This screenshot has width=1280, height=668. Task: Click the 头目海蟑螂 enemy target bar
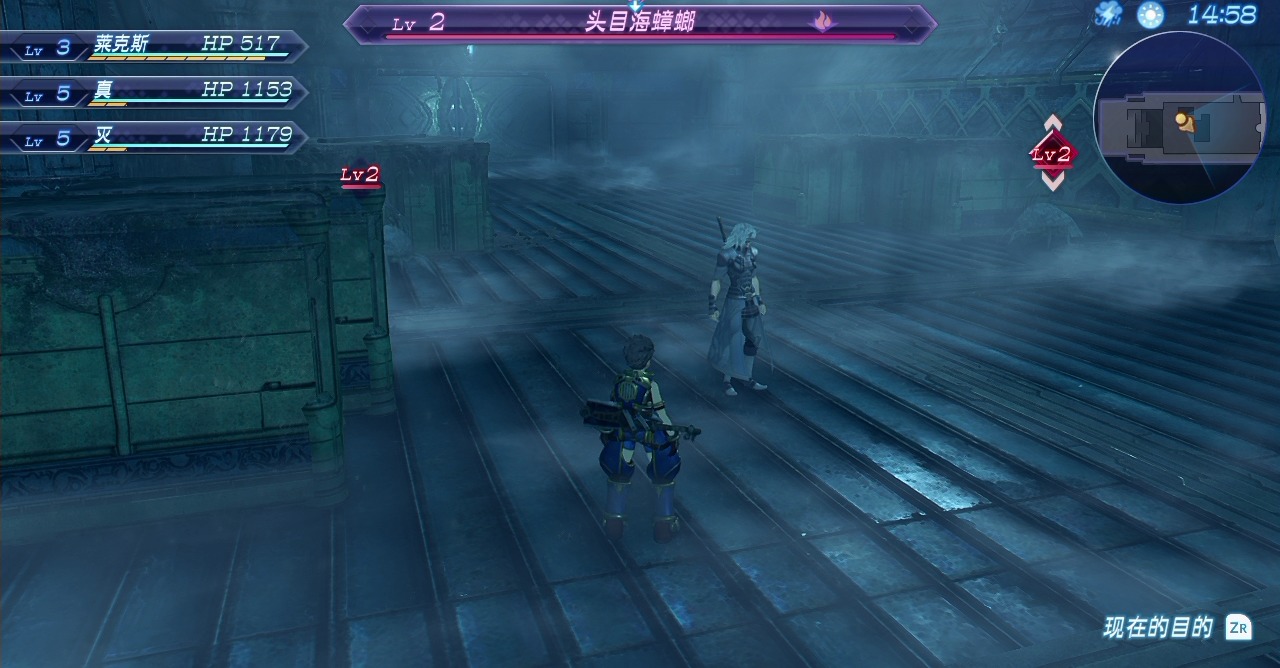point(640,24)
